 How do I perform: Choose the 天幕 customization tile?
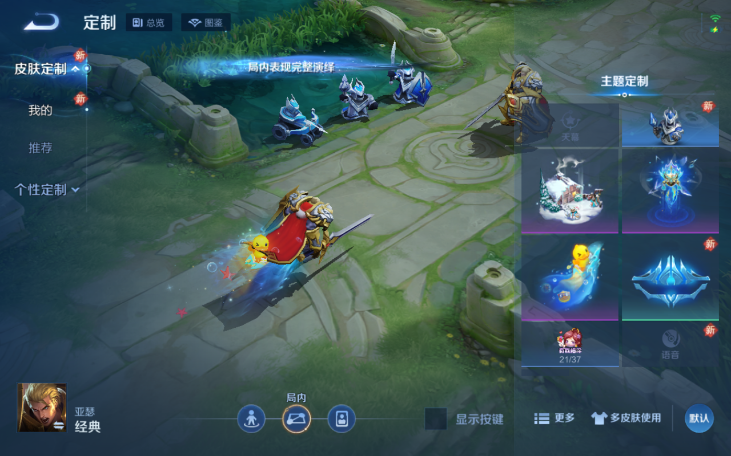click(569, 124)
